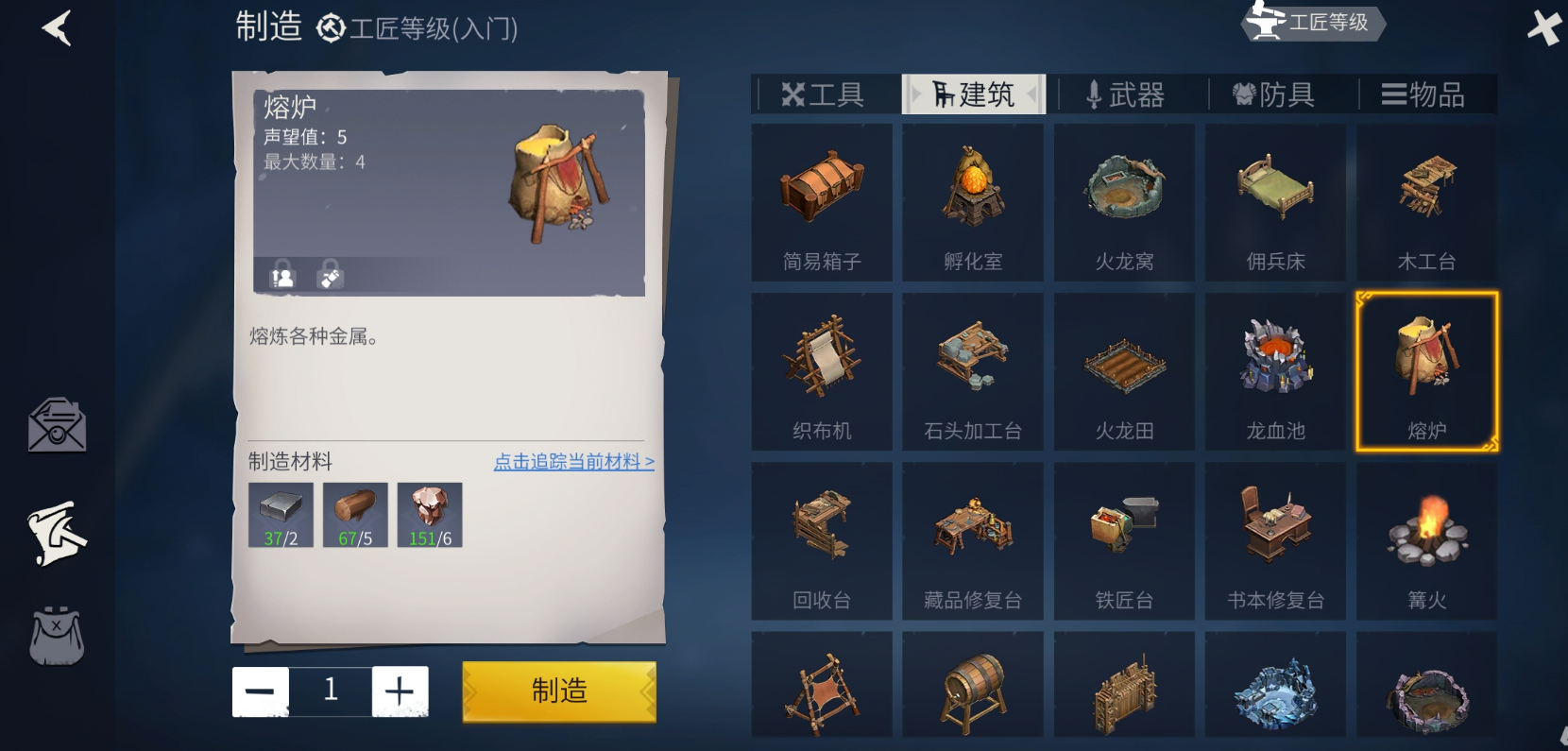
Task: Open the backpack icon on left sidebar
Action: pos(57,635)
